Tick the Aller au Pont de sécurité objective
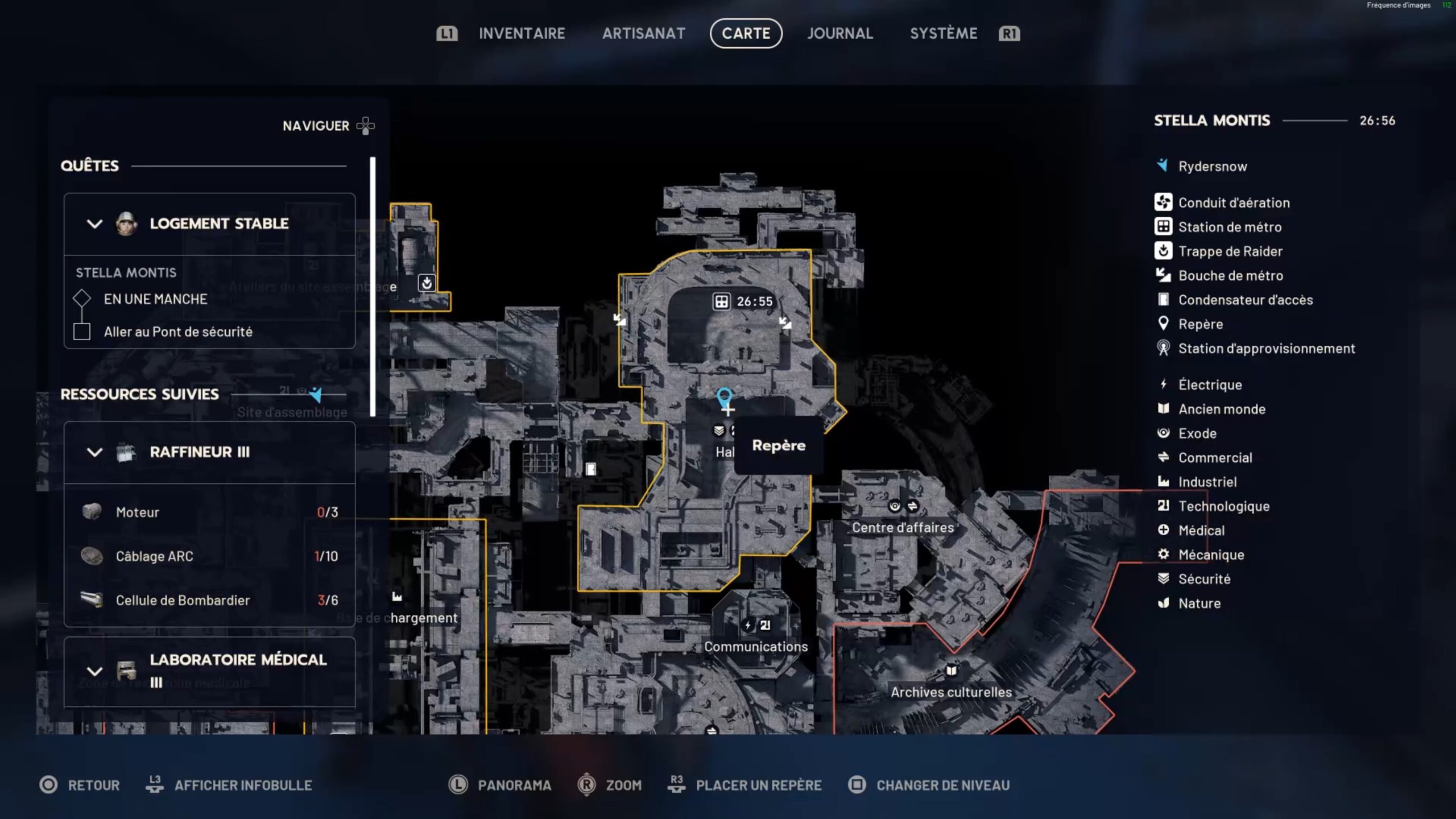 (x=82, y=332)
